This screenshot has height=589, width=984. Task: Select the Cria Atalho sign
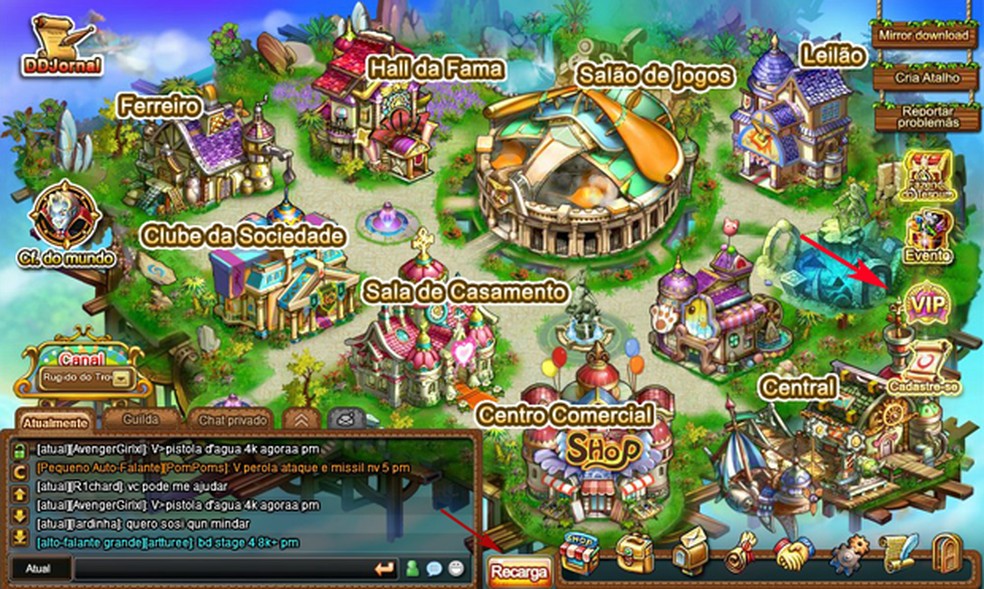pyautogui.click(x=923, y=78)
